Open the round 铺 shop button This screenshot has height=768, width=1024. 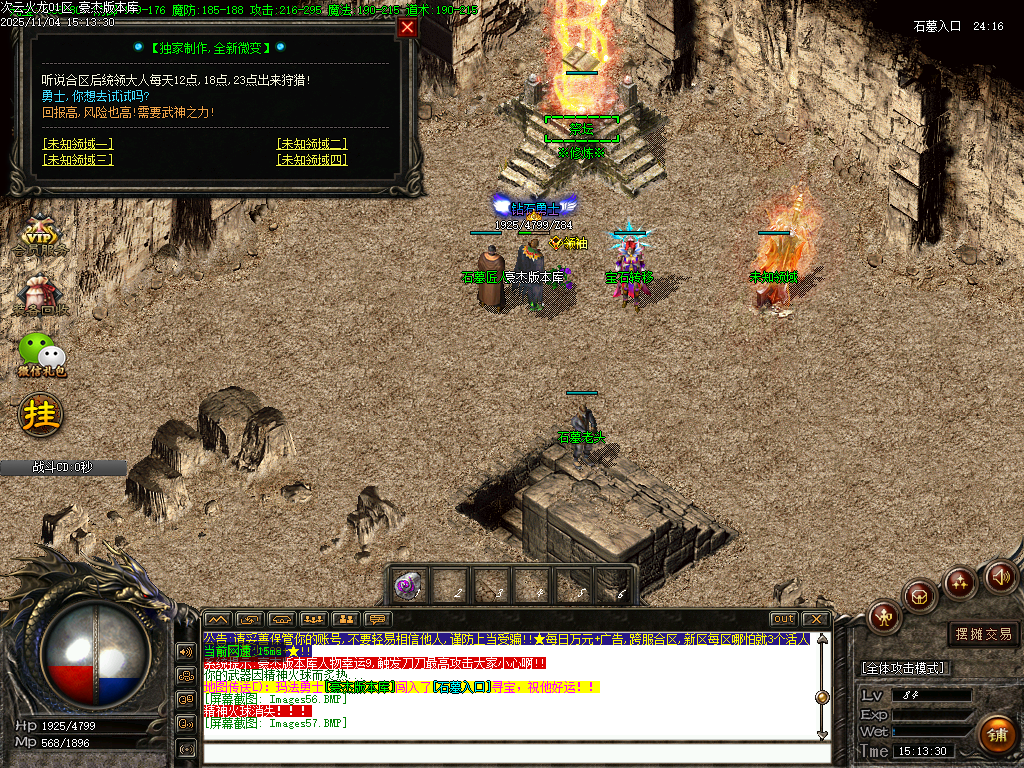coord(997,734)
